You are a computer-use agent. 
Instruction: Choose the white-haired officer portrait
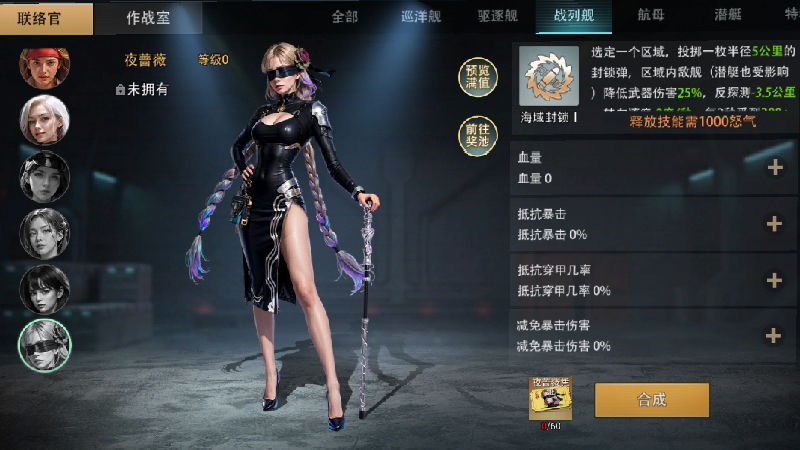point(45,121)
